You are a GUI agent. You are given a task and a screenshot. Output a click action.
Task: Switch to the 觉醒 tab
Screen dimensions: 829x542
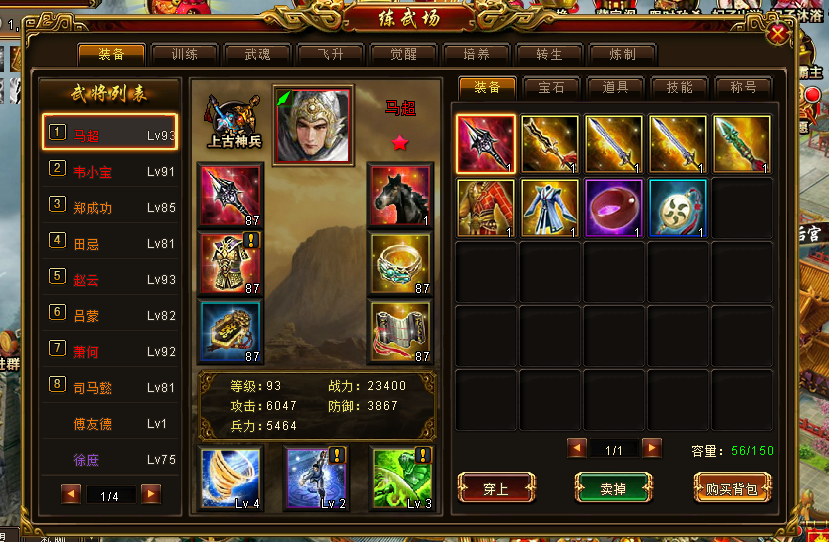pyautogui.click(x=403, y=54)
